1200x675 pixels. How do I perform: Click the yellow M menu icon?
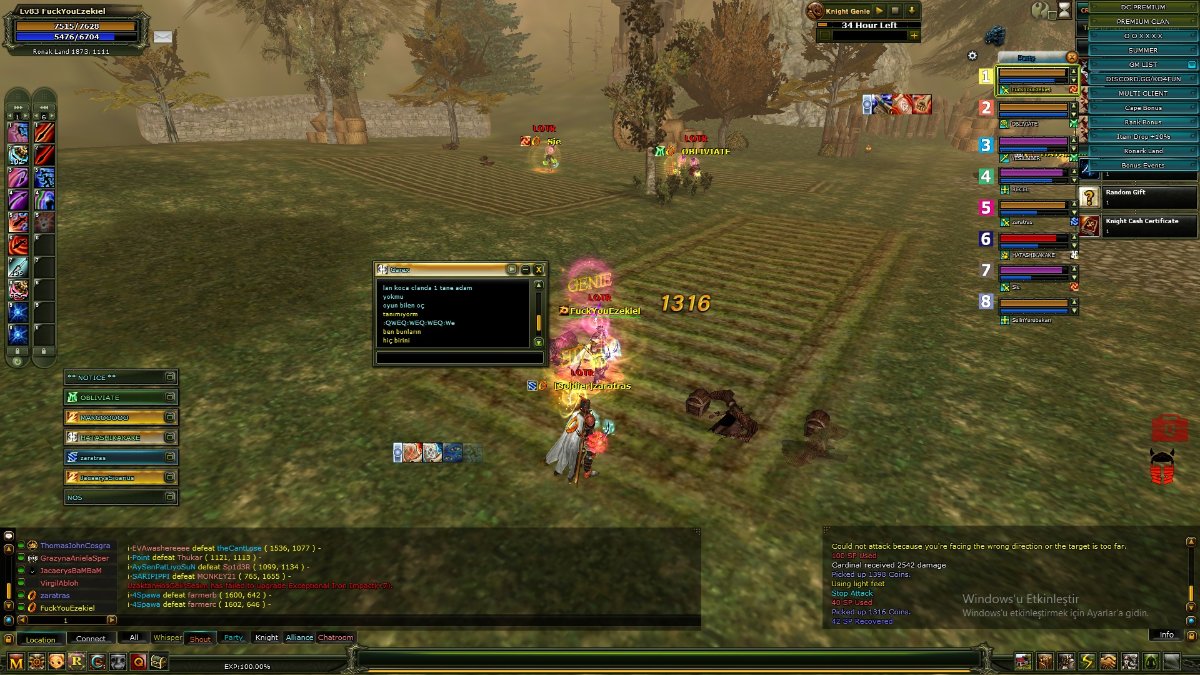pyautogui.click(x=15, y=661)
